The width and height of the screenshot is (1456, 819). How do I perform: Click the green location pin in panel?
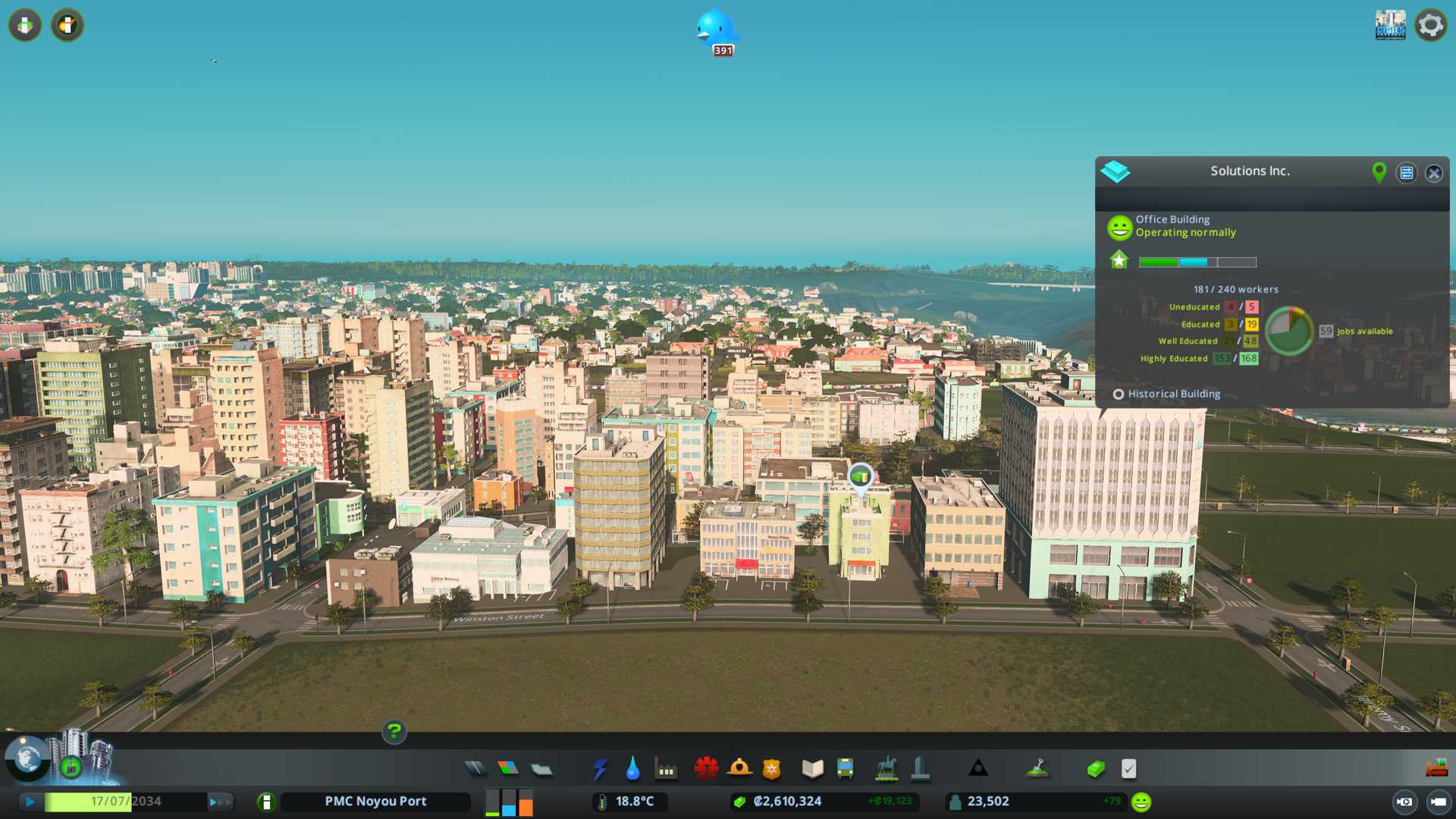[1379, 172]
